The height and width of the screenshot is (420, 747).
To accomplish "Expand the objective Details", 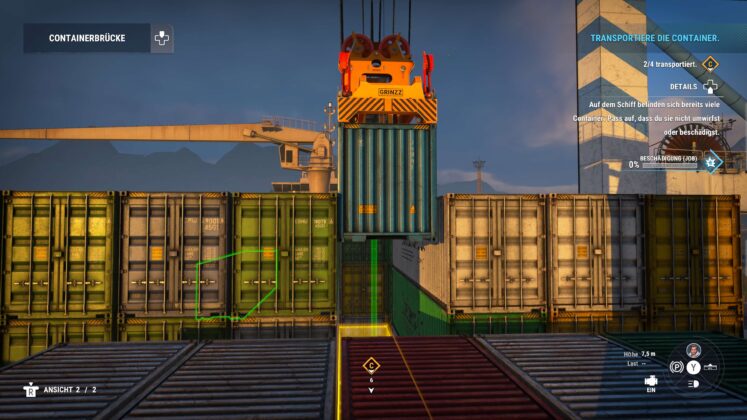I will coord(711,87).
